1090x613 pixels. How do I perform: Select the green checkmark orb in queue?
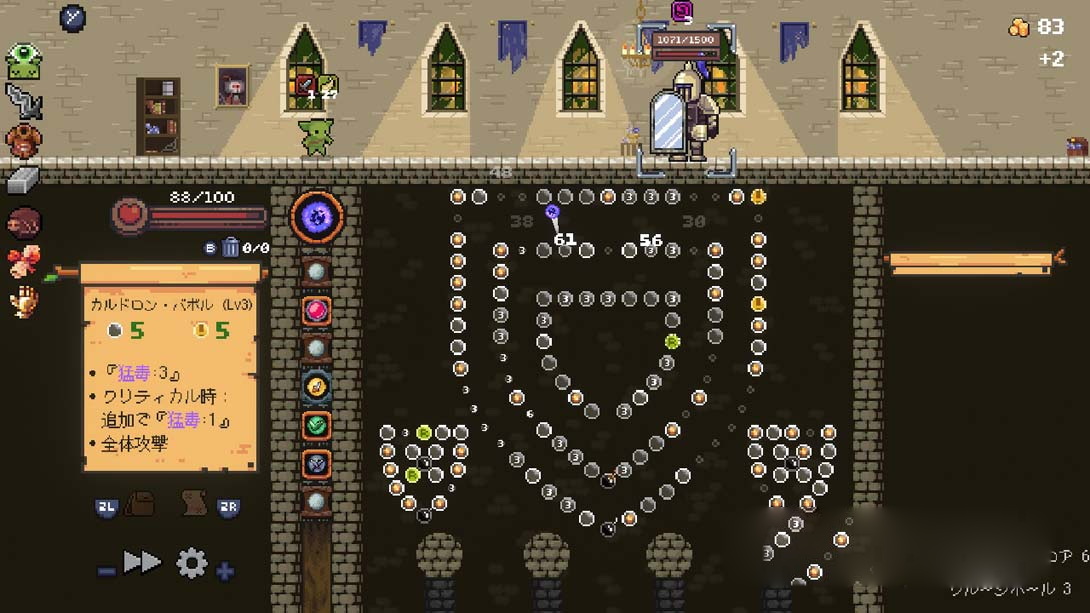coord(316,425)
